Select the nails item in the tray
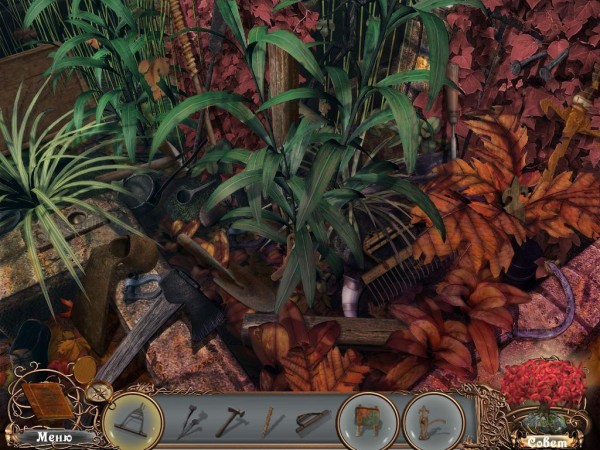 coord(192,421)
